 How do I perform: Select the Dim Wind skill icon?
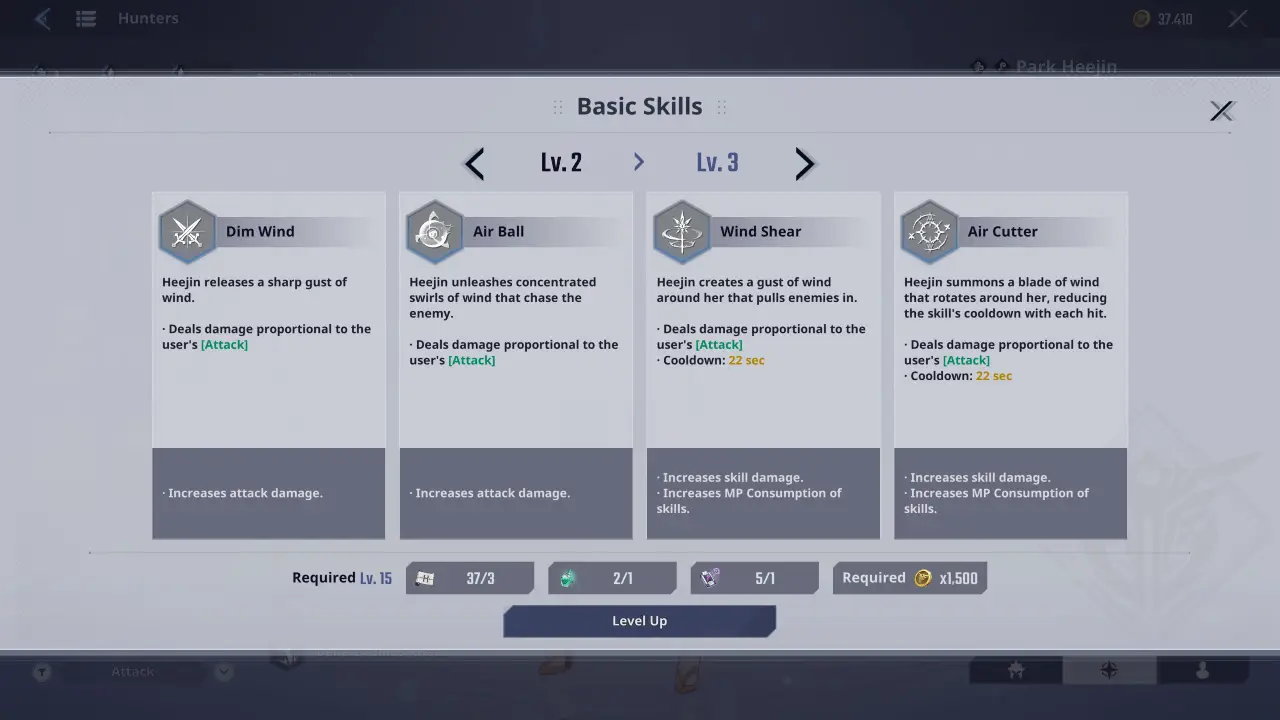pyautogui.click(x=187, y=230)
